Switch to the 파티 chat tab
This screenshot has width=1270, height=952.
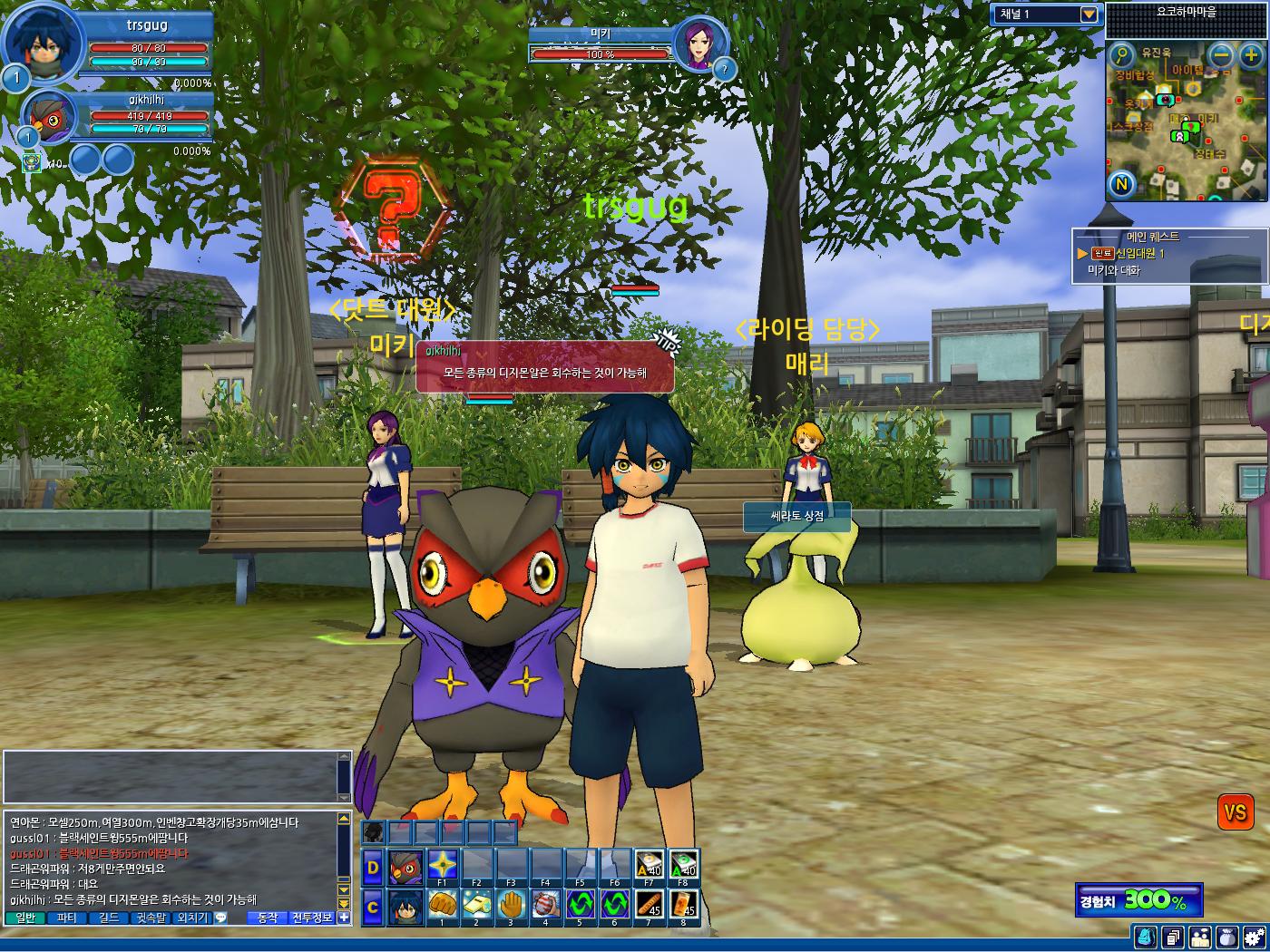point(67,918)
